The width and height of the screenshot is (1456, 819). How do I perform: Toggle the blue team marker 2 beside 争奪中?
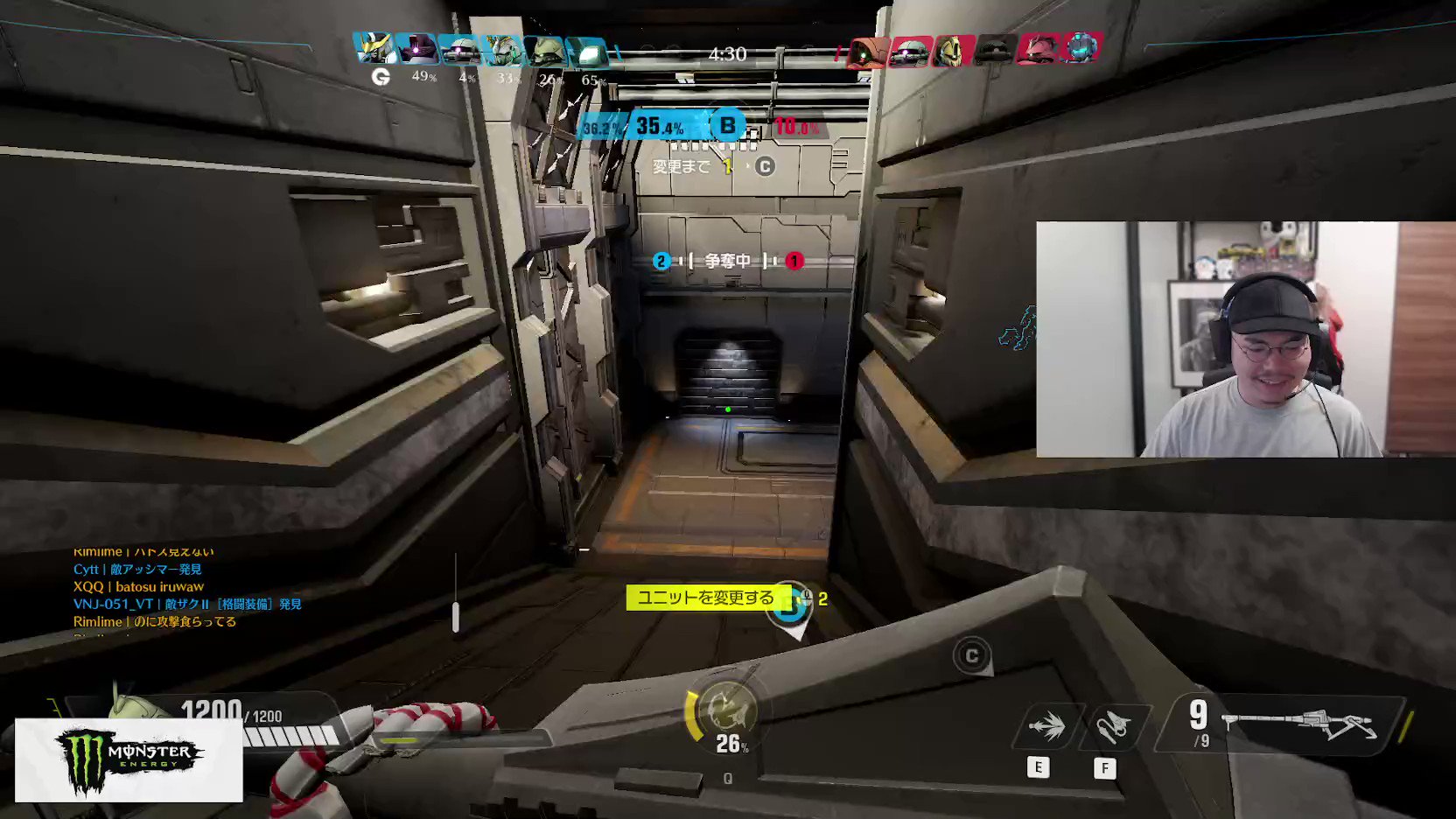[x=661, y=261]
